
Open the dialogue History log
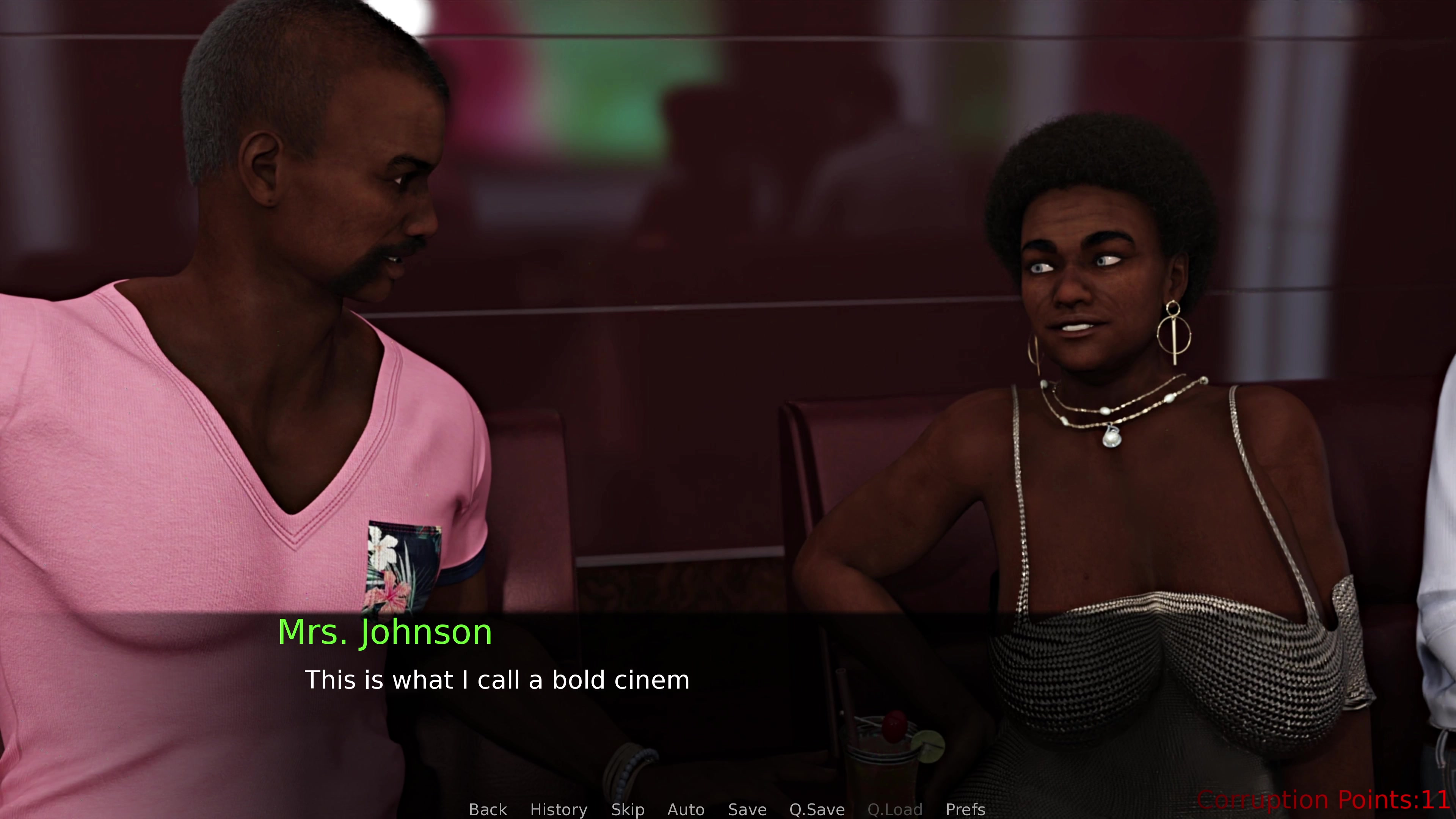click(559, 810)
